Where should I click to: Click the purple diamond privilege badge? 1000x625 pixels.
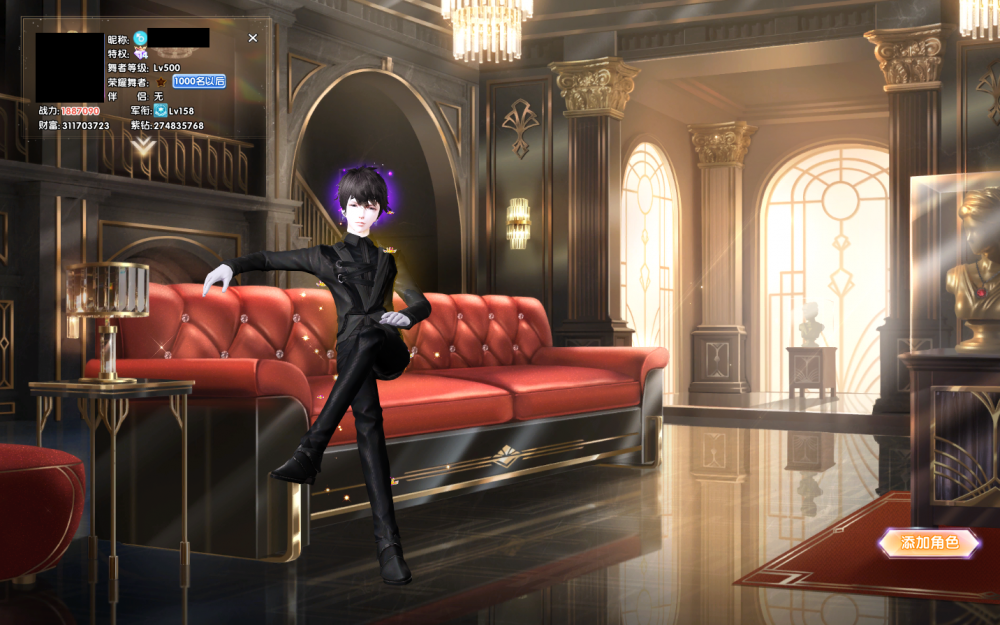click(x=140, y=53)
